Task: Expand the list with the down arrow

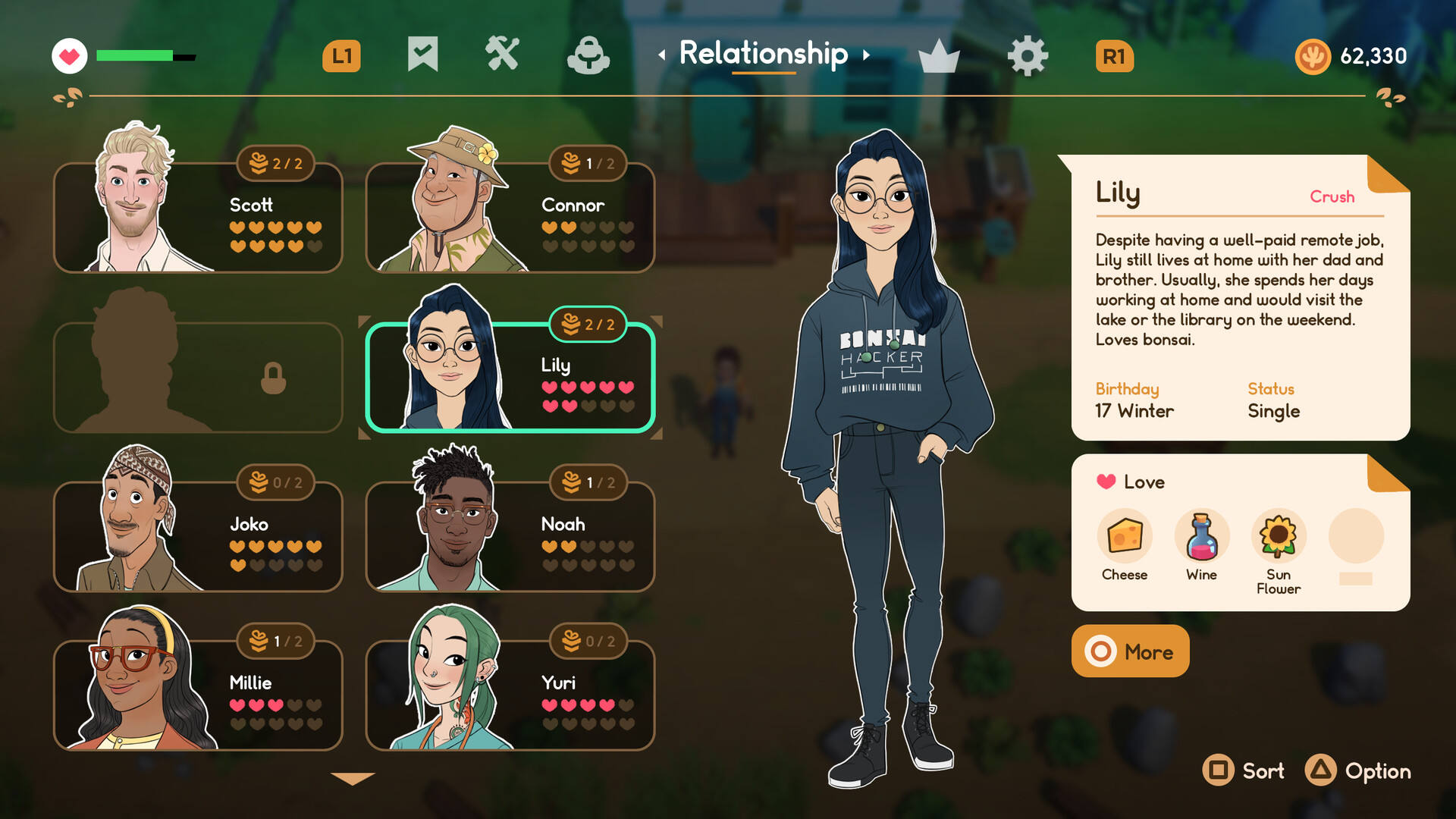Action: point(353,778)
